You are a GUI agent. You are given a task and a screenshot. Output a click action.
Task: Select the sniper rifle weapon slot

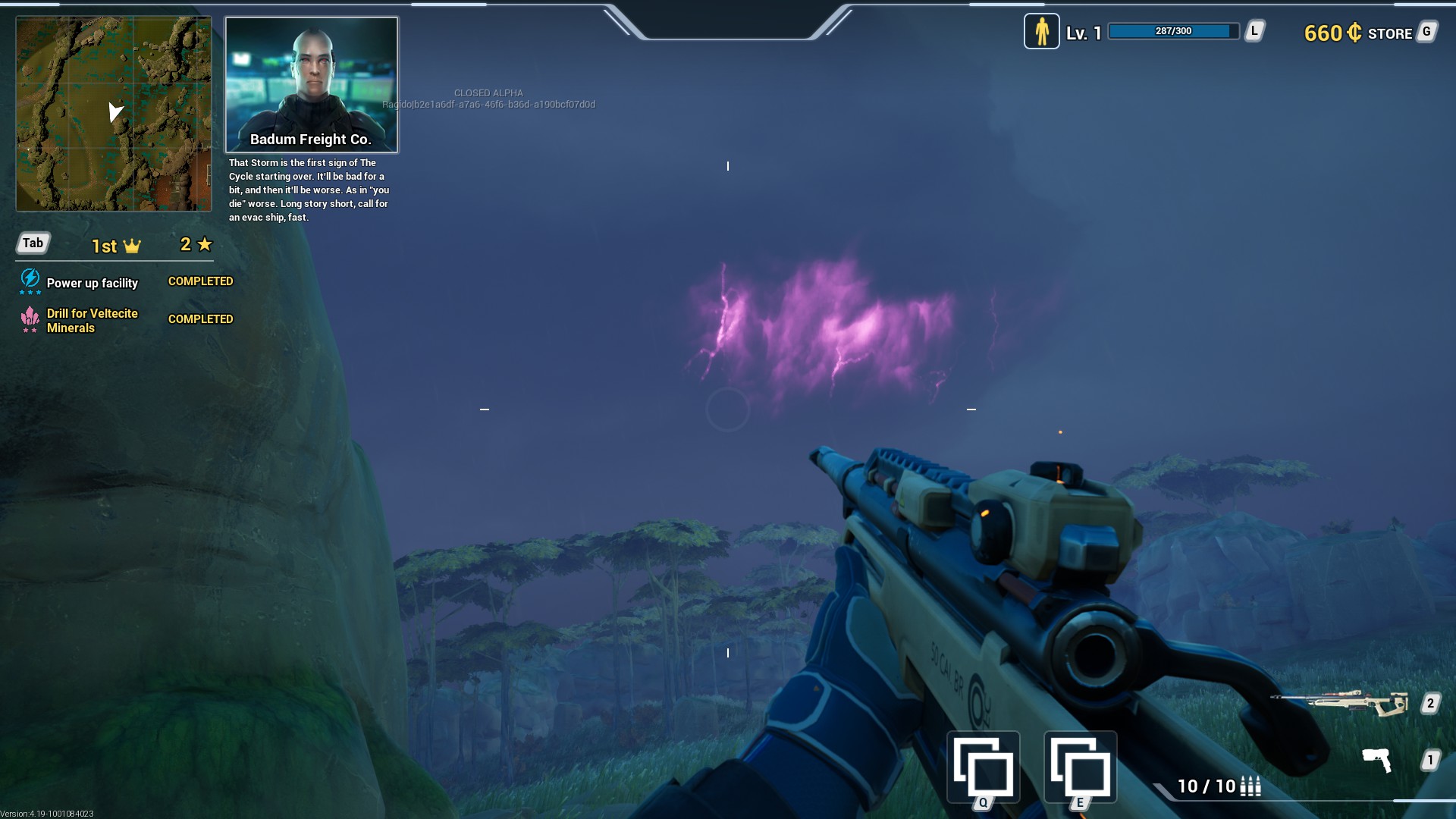pyautogui.click(x=1340, y=703)
